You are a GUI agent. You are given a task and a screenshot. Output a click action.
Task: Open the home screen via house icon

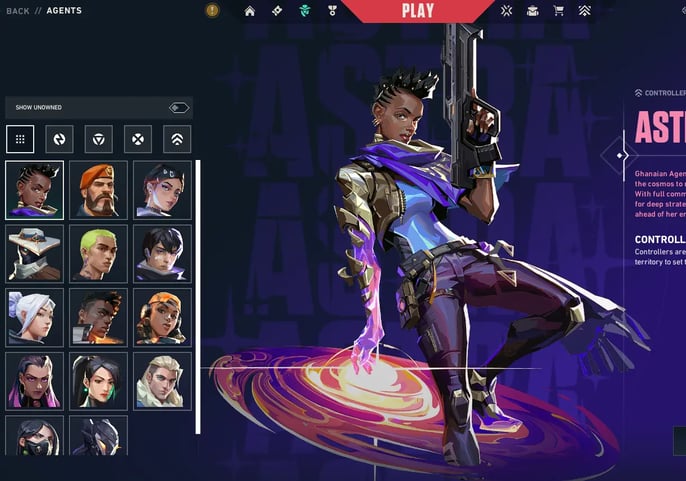(x=250, y=11)
